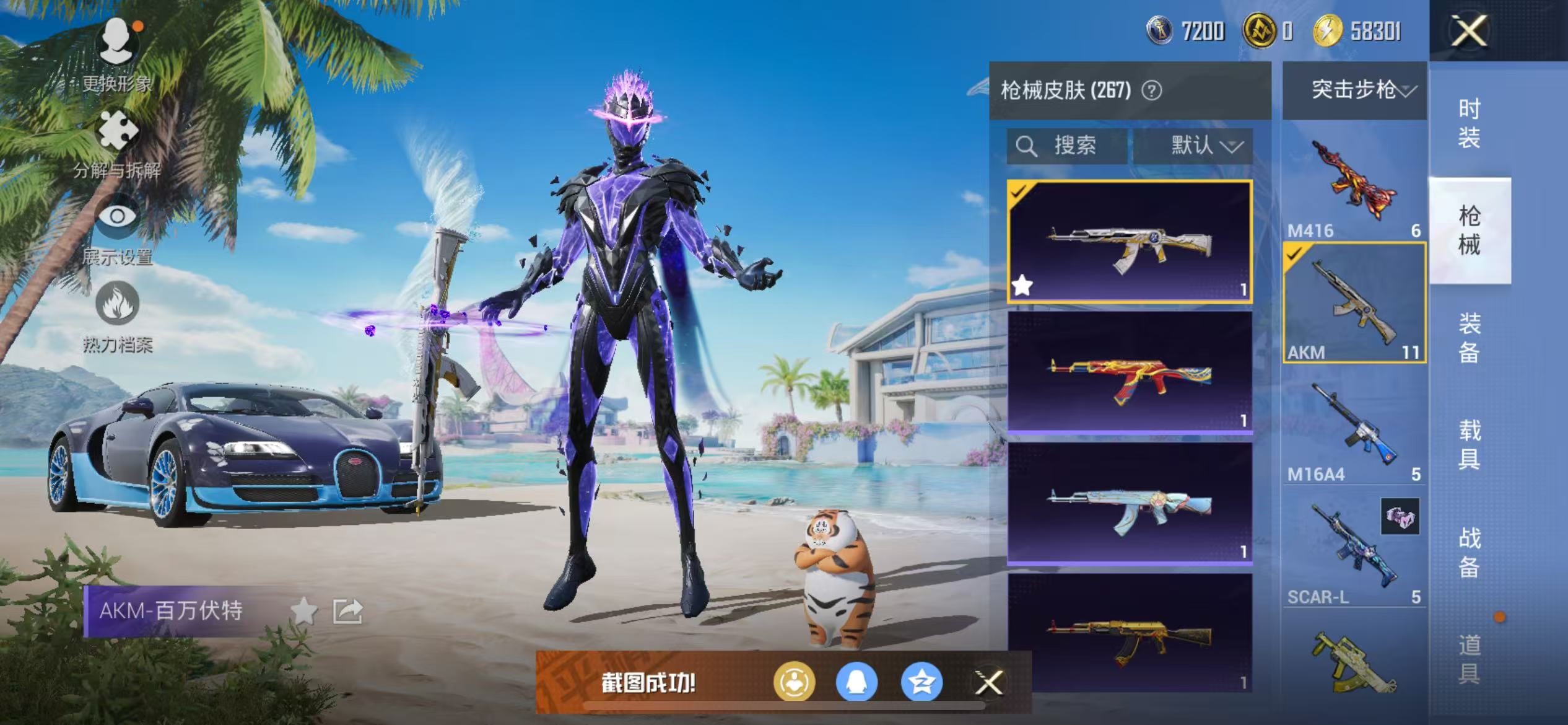The width and height of the screenshot is (1568, 725).
Task: Select the M416 weapon category
Action: (x=1354, y=182)
